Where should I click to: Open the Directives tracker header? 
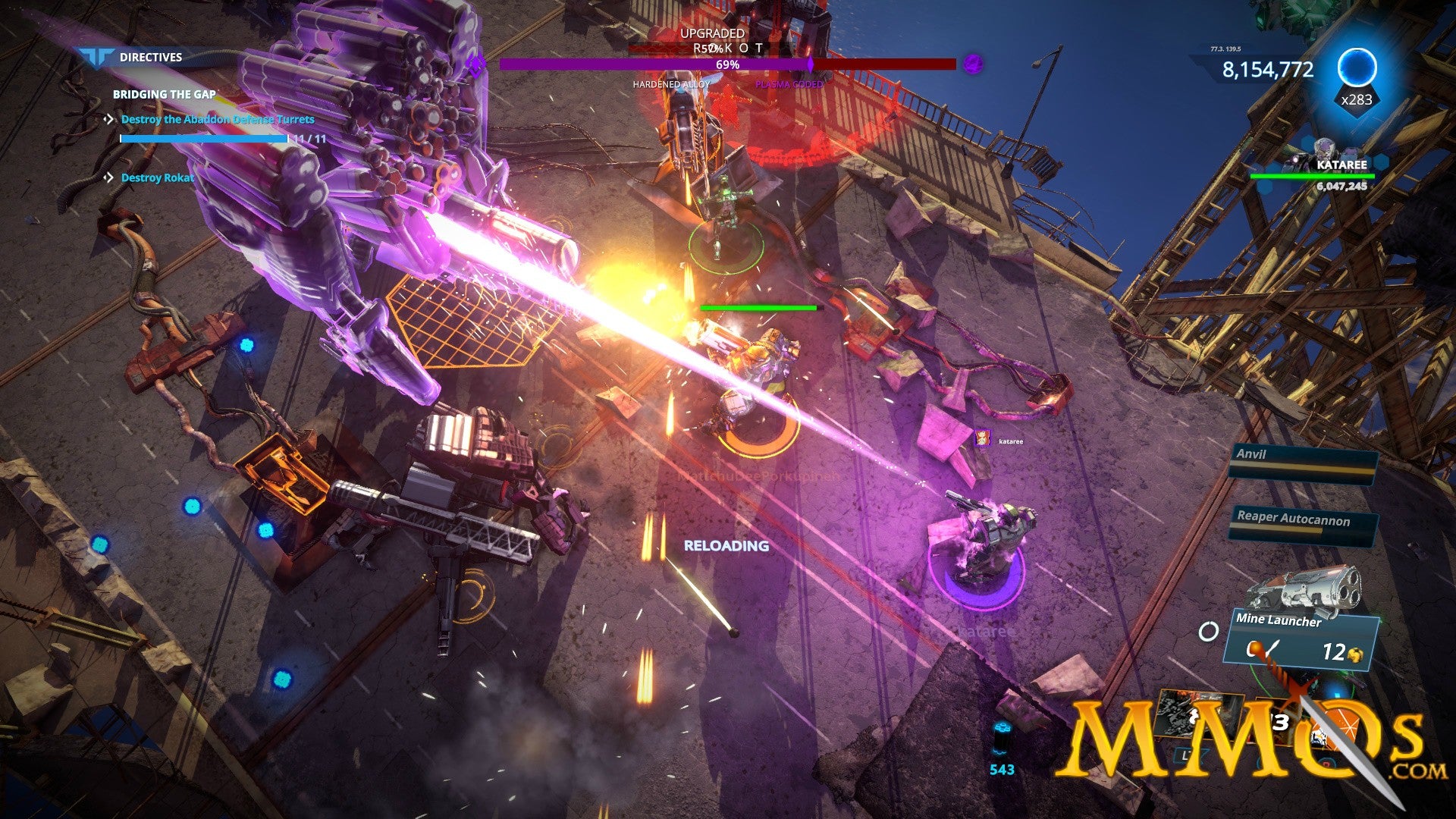pyautogui.click(x=150, y=57)
